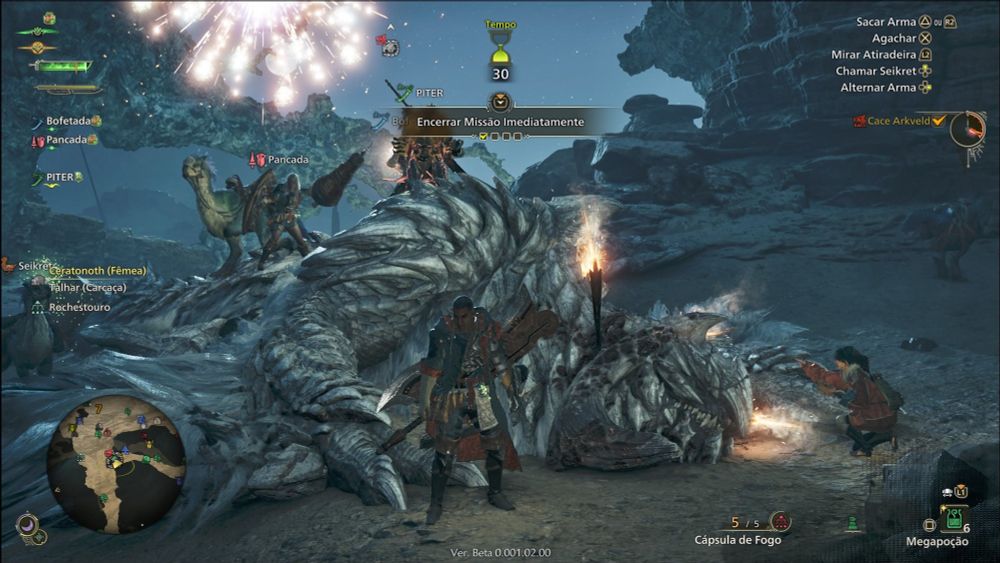Open the circular minimap
The height and width of the screenshot is (563, 1000).
click(116, 463)
